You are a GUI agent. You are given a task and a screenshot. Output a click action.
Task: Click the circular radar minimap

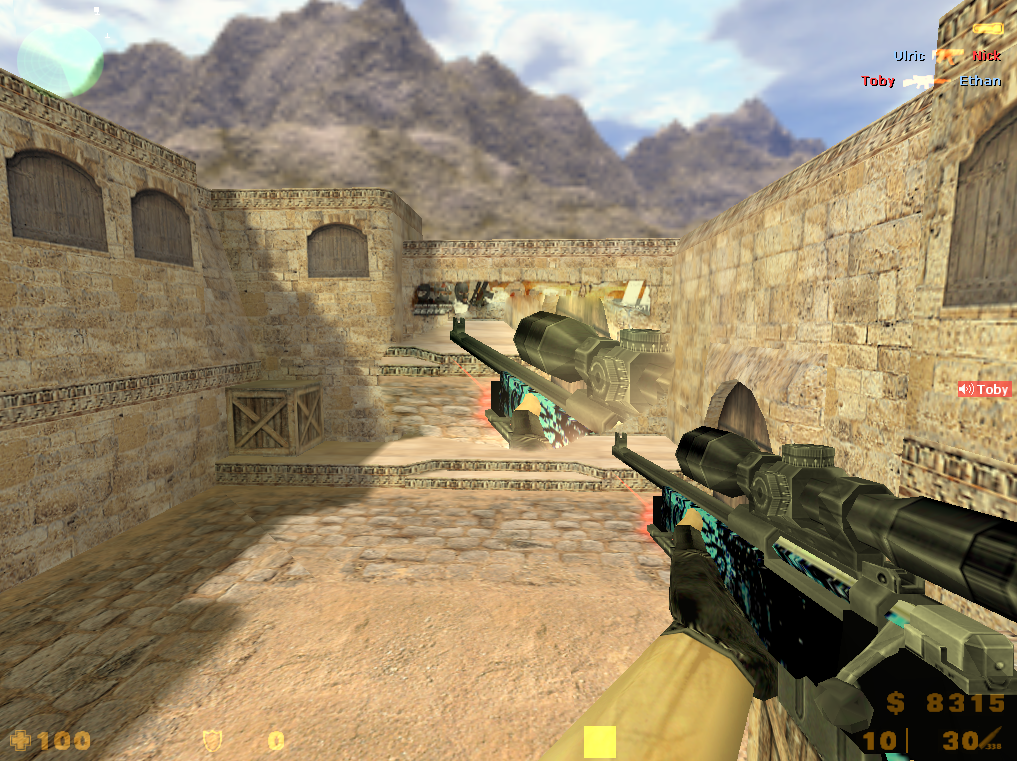pos(60,58)
